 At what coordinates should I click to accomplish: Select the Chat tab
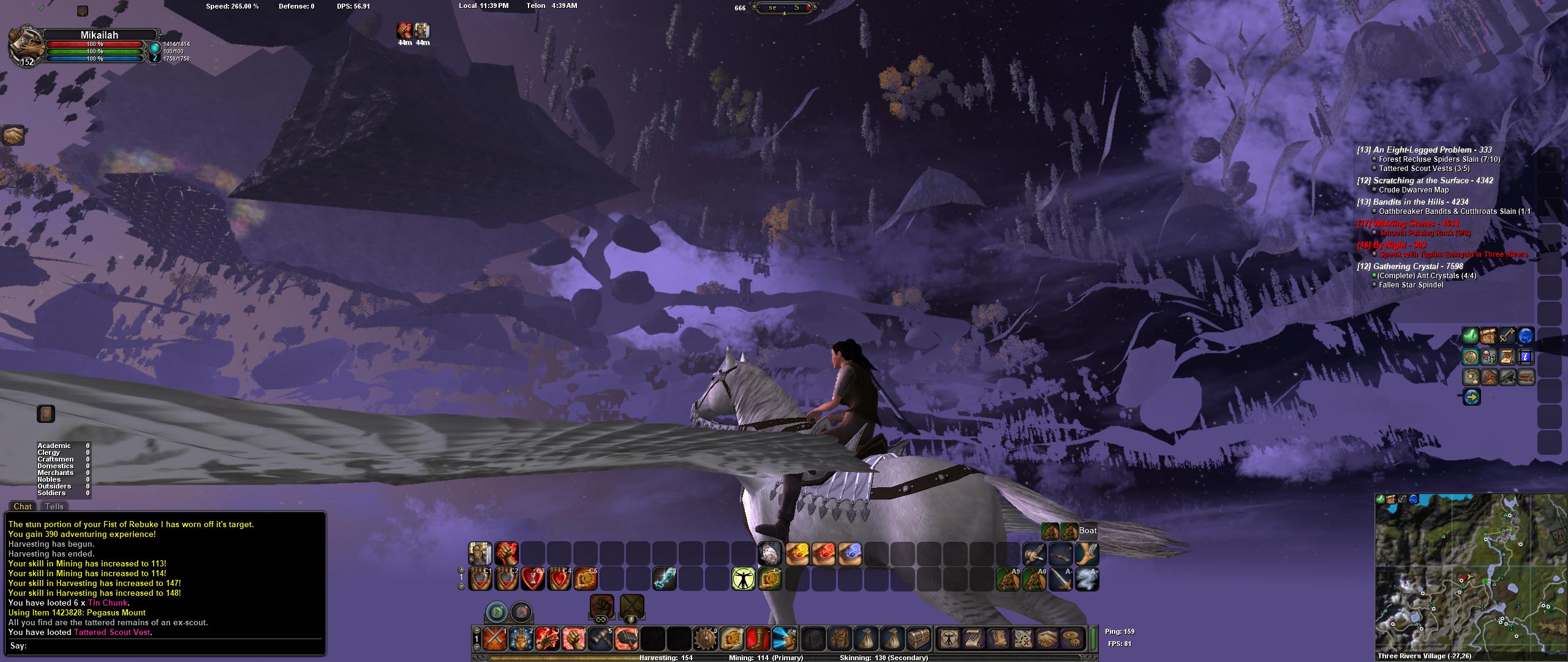coord(23,506)
